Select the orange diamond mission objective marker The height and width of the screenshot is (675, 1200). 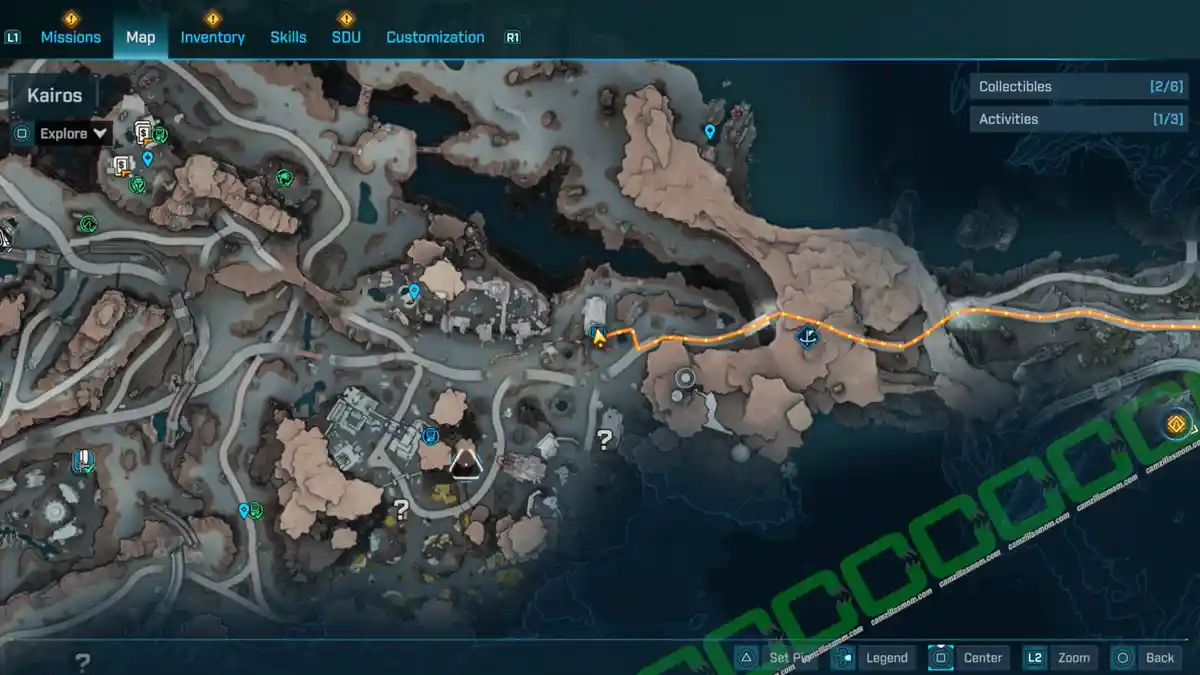point(1177,423)
